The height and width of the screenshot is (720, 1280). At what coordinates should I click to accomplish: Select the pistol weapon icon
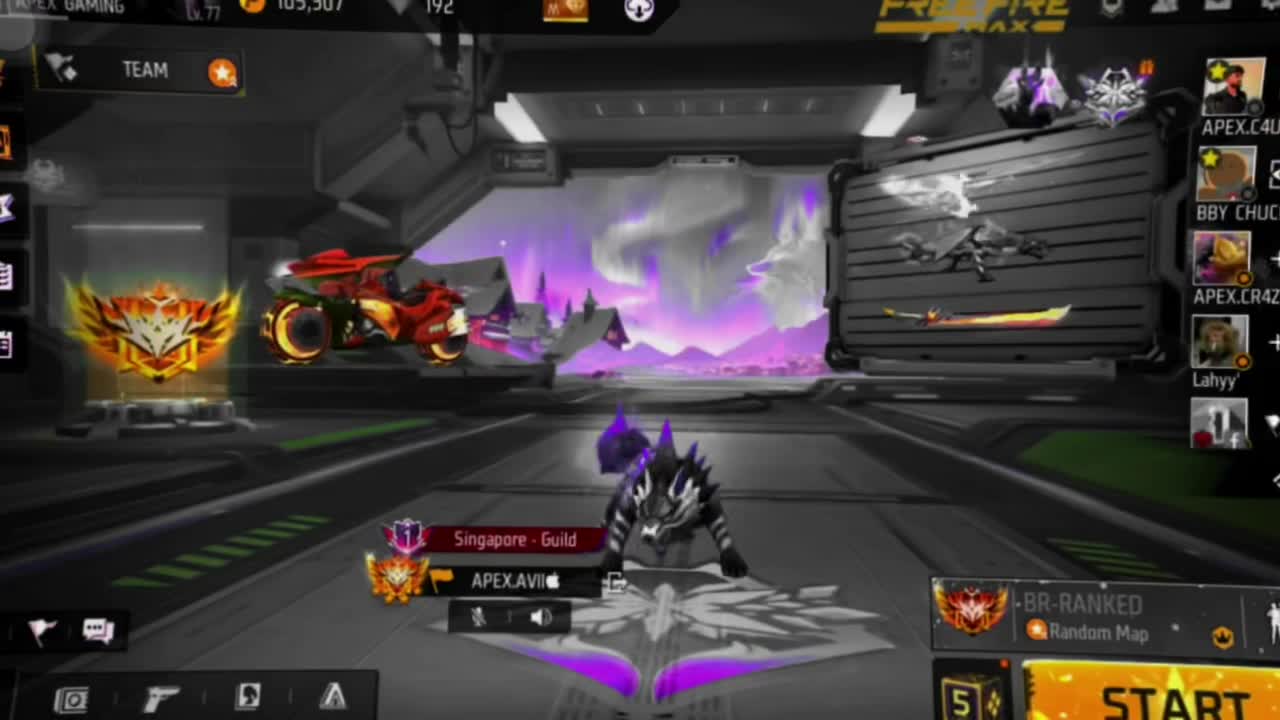pyautogui.click(x=161, y=699)
